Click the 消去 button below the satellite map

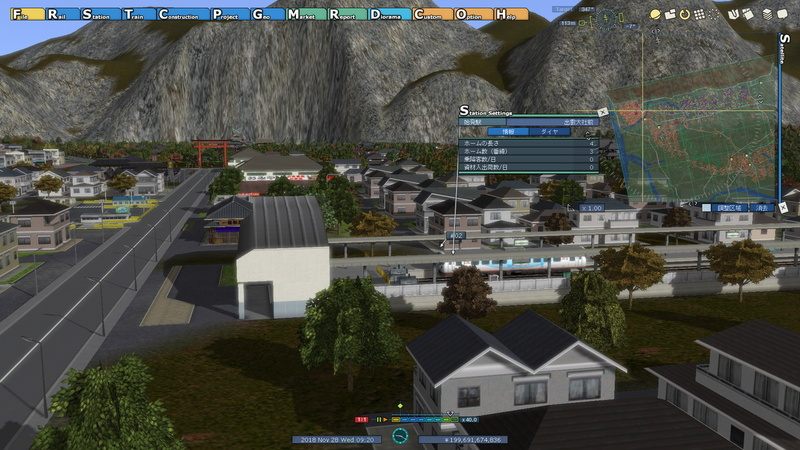[762, 208]
